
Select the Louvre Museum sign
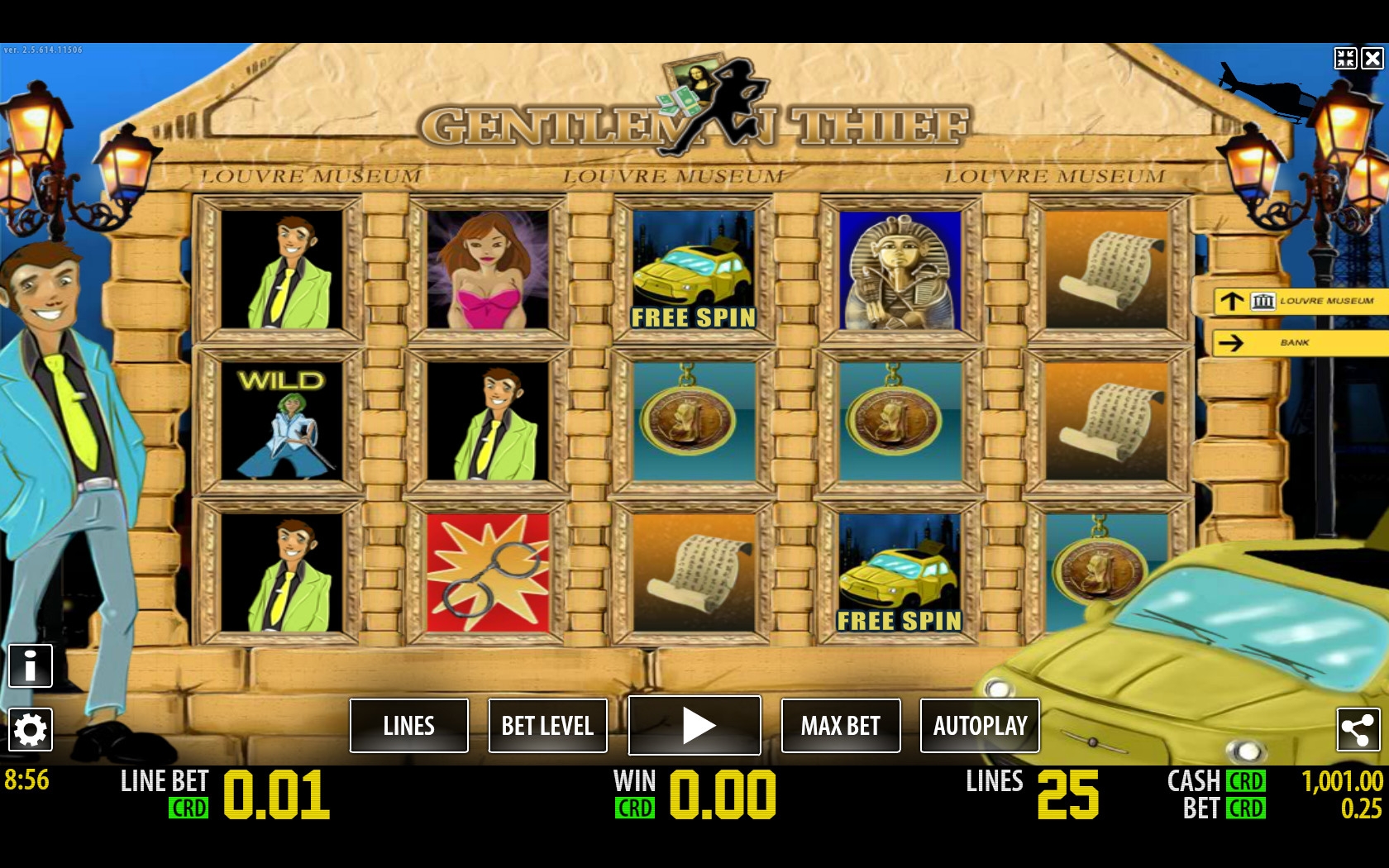point(1298,301)
